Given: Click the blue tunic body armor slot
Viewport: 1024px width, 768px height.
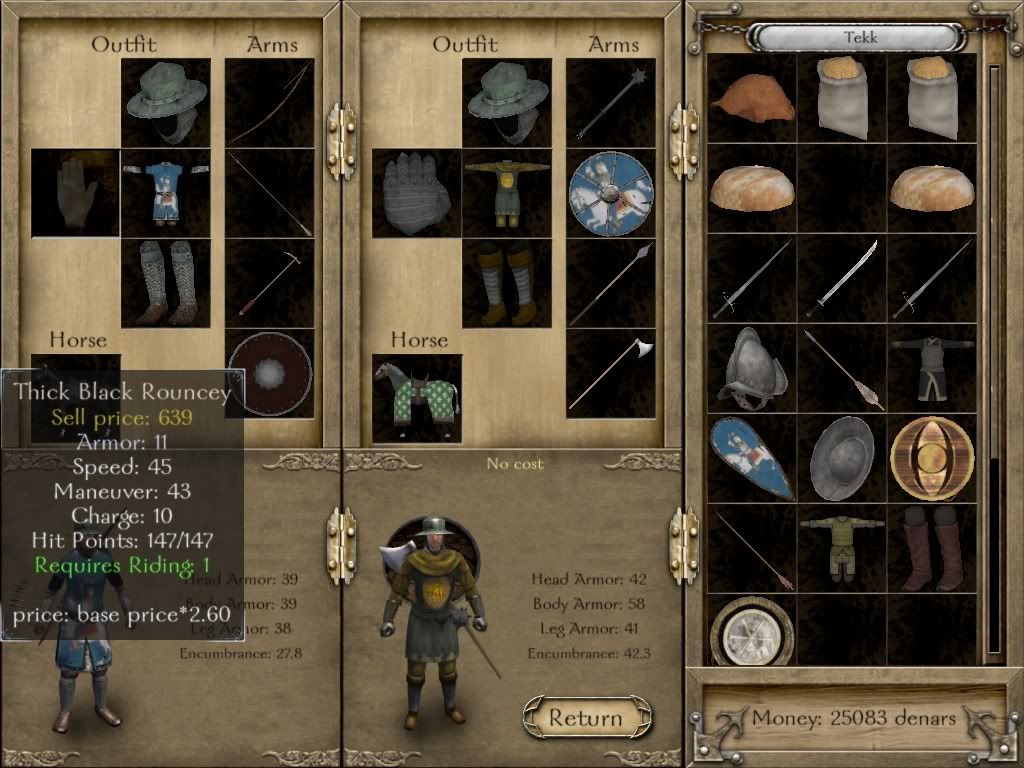Looking at the screenshot, I should [165, 194].
